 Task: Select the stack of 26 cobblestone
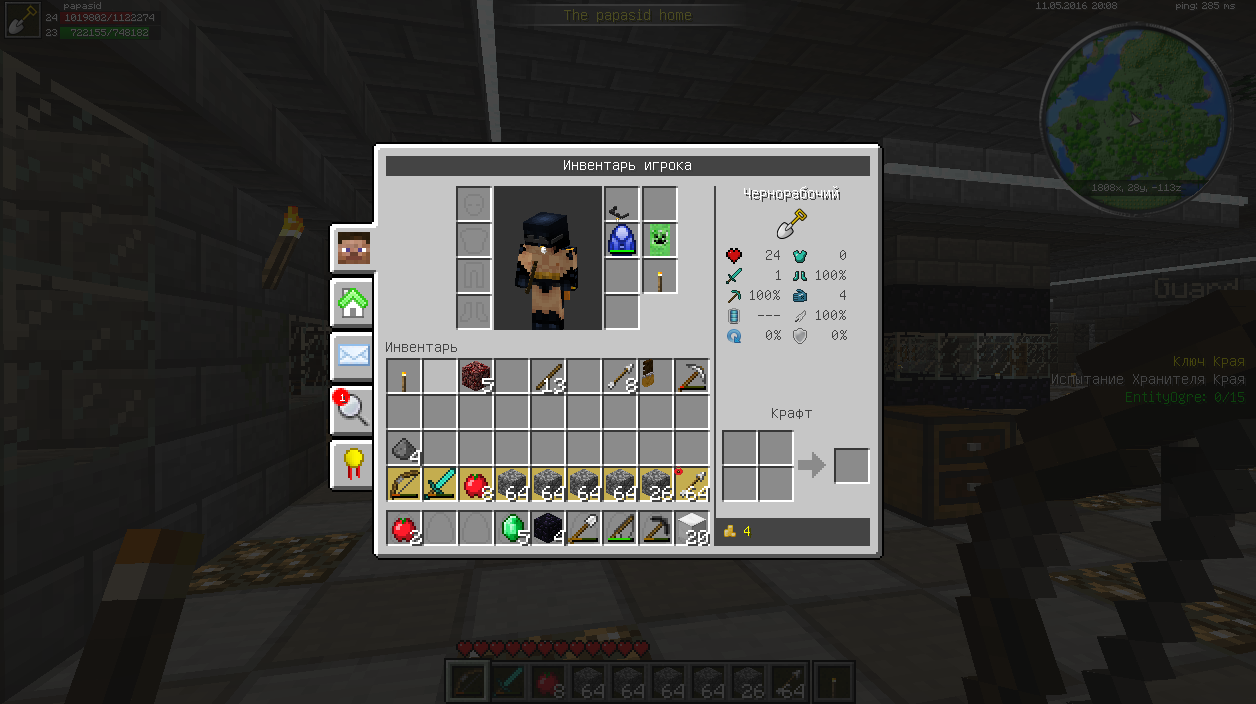point(656,484)
